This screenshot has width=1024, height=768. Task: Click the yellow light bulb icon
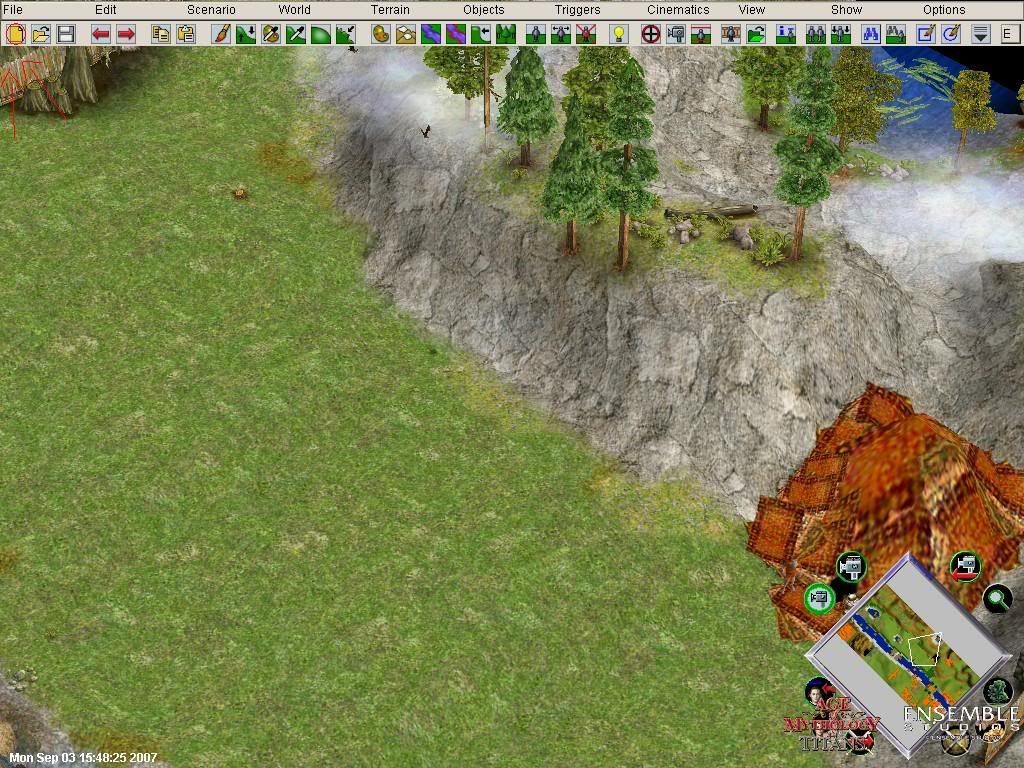(x=619, y=34)
